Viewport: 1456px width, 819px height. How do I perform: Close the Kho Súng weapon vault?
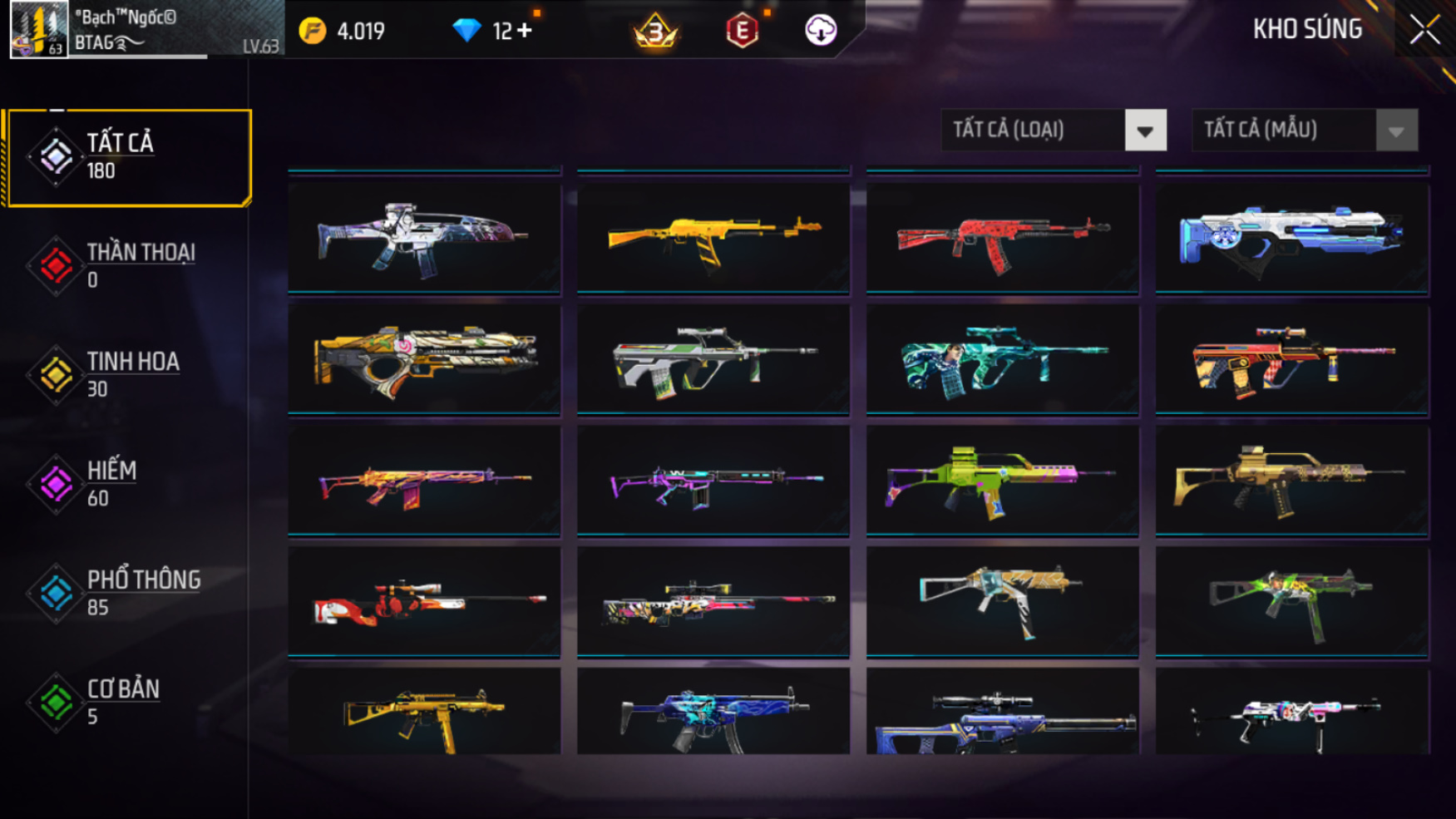1424,30
